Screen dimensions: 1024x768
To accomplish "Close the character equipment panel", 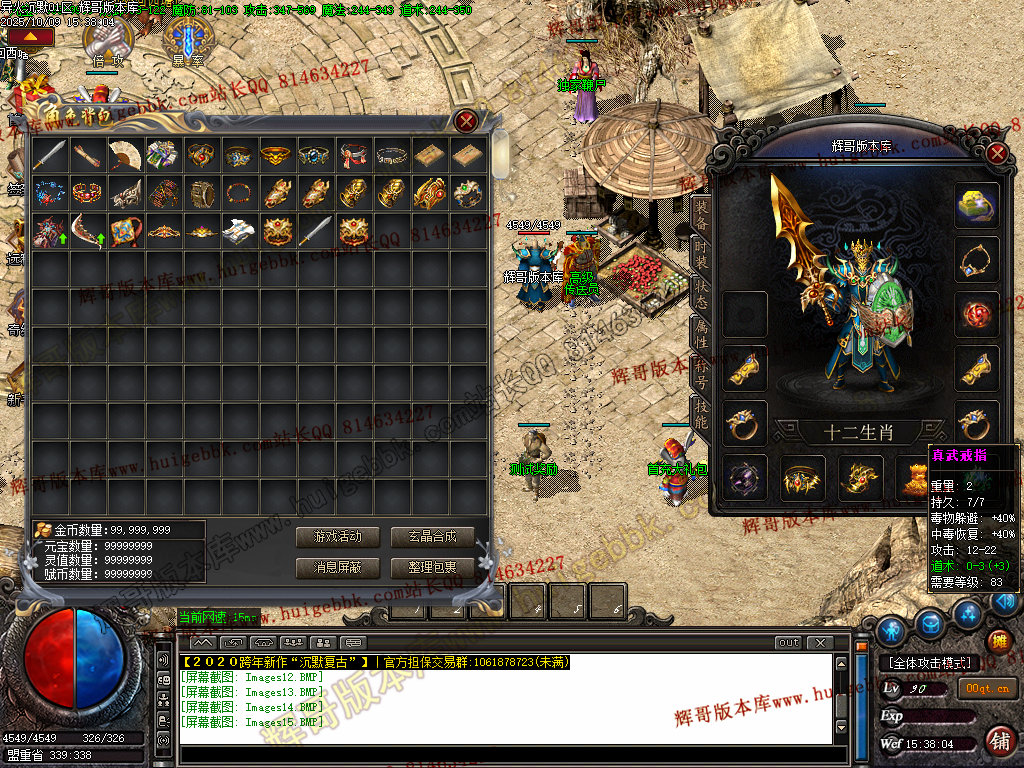I will pos(996,153).
